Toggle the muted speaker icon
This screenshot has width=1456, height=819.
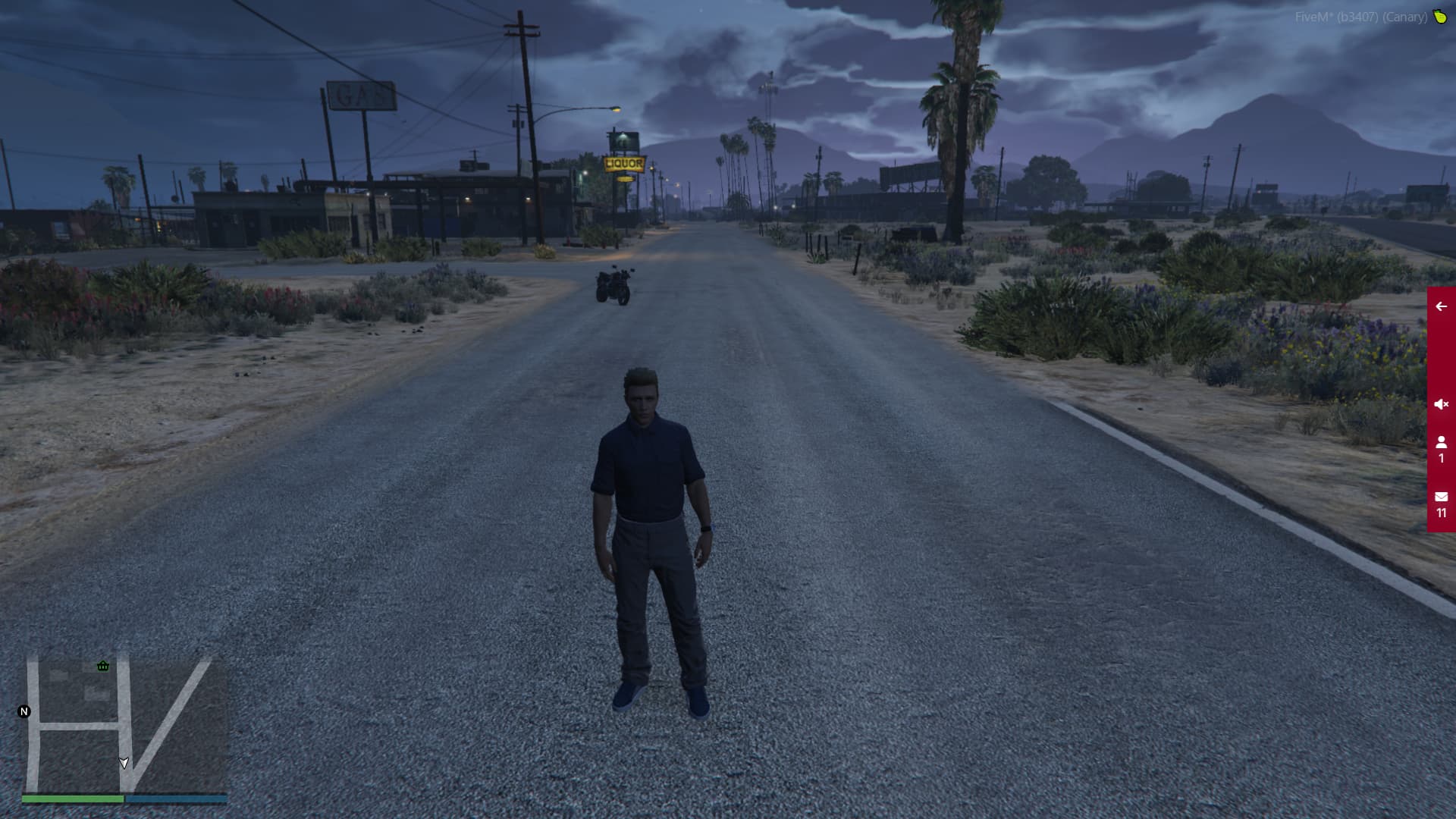pyautogui.click(x=1441, y=404)
